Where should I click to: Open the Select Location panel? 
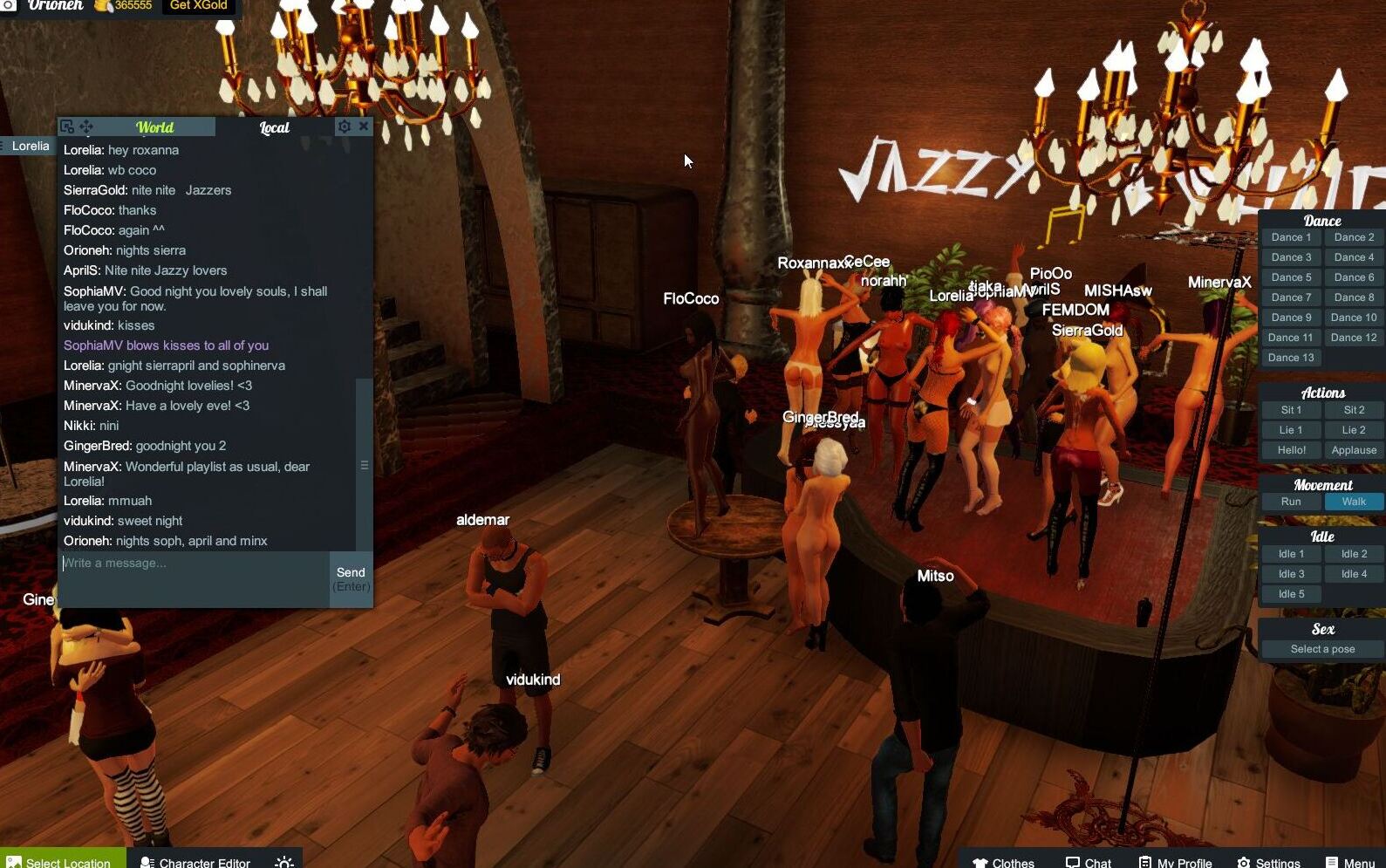coord(61,862)
